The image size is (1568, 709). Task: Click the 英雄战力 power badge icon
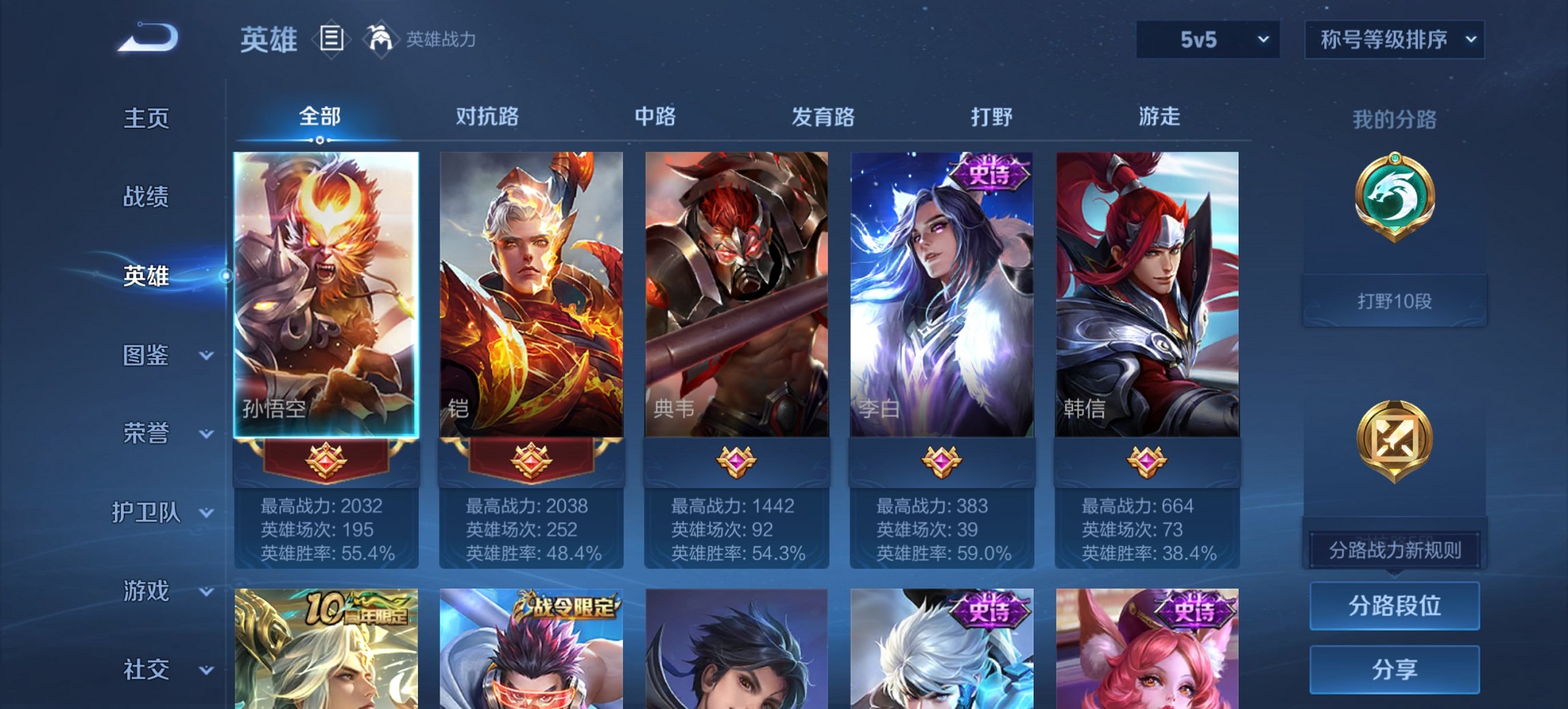coord(380,39)
